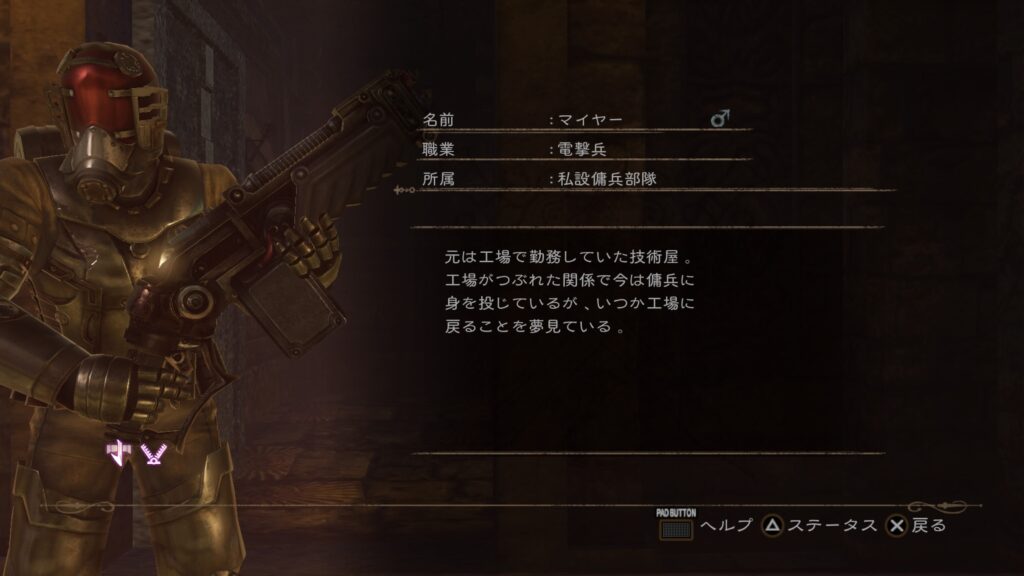Image resolution: width=1024 pixels, height=576 pixels.
Task: Select the pink V-shaped ruler trait icon
Action: pos(153,454)
